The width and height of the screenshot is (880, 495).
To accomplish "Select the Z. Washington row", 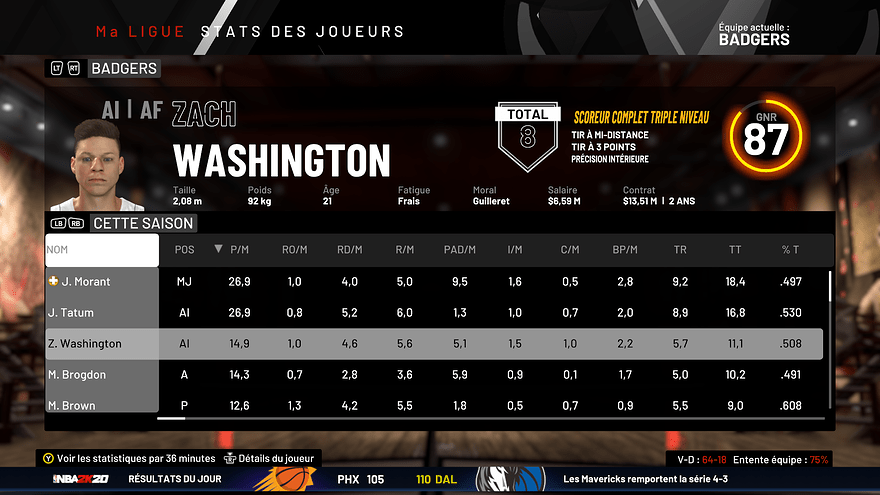I will tap(101, 344).
